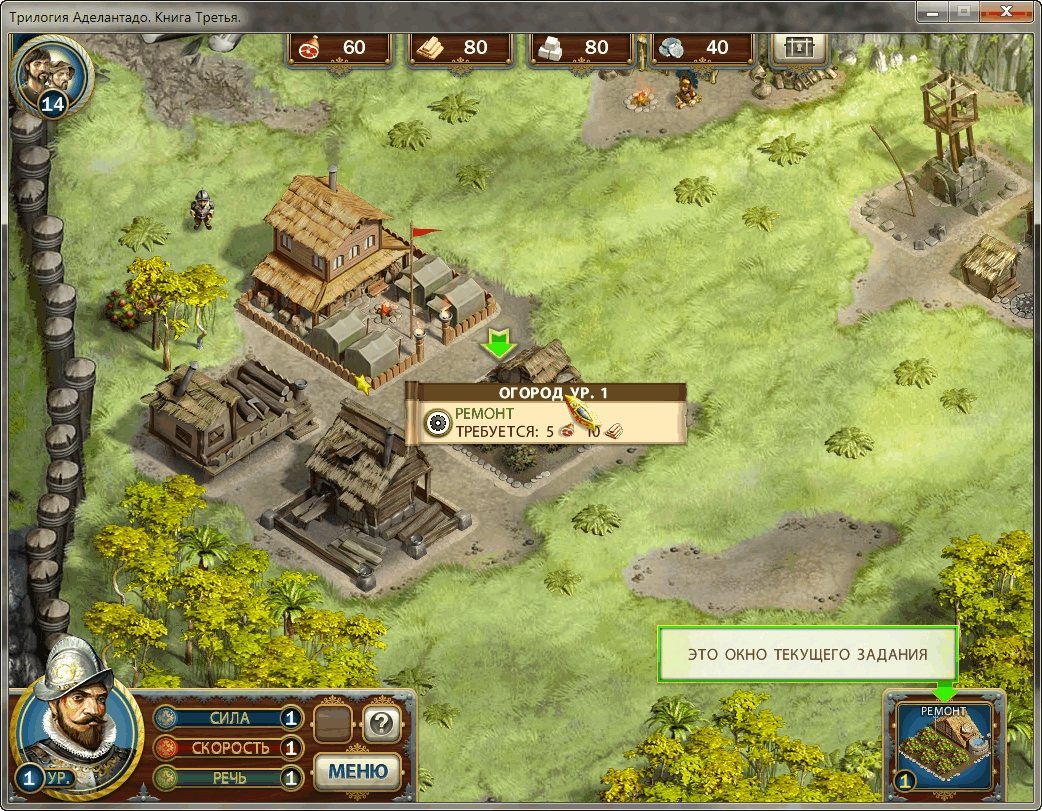Click the Речь speech stat bar

(x=228, y=777)
